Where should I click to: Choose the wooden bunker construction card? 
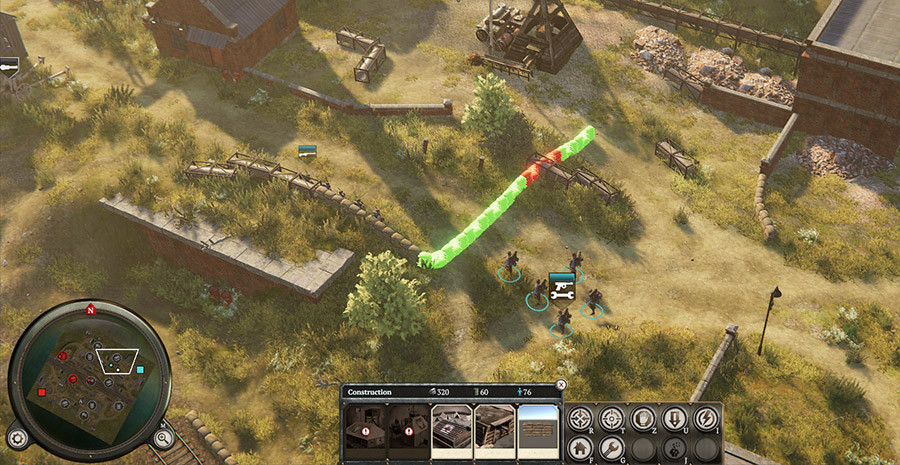495,425
